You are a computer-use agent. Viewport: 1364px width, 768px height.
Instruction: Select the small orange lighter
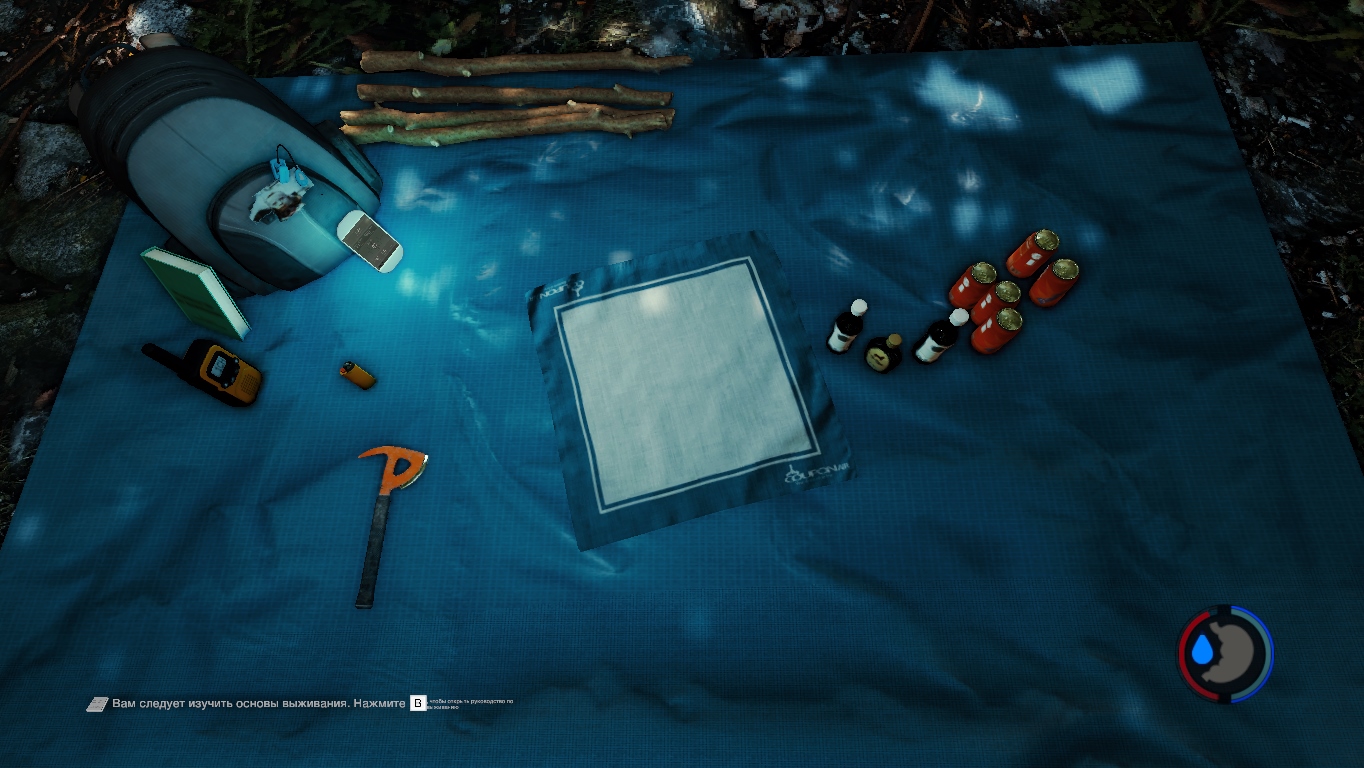coord(357,375)
